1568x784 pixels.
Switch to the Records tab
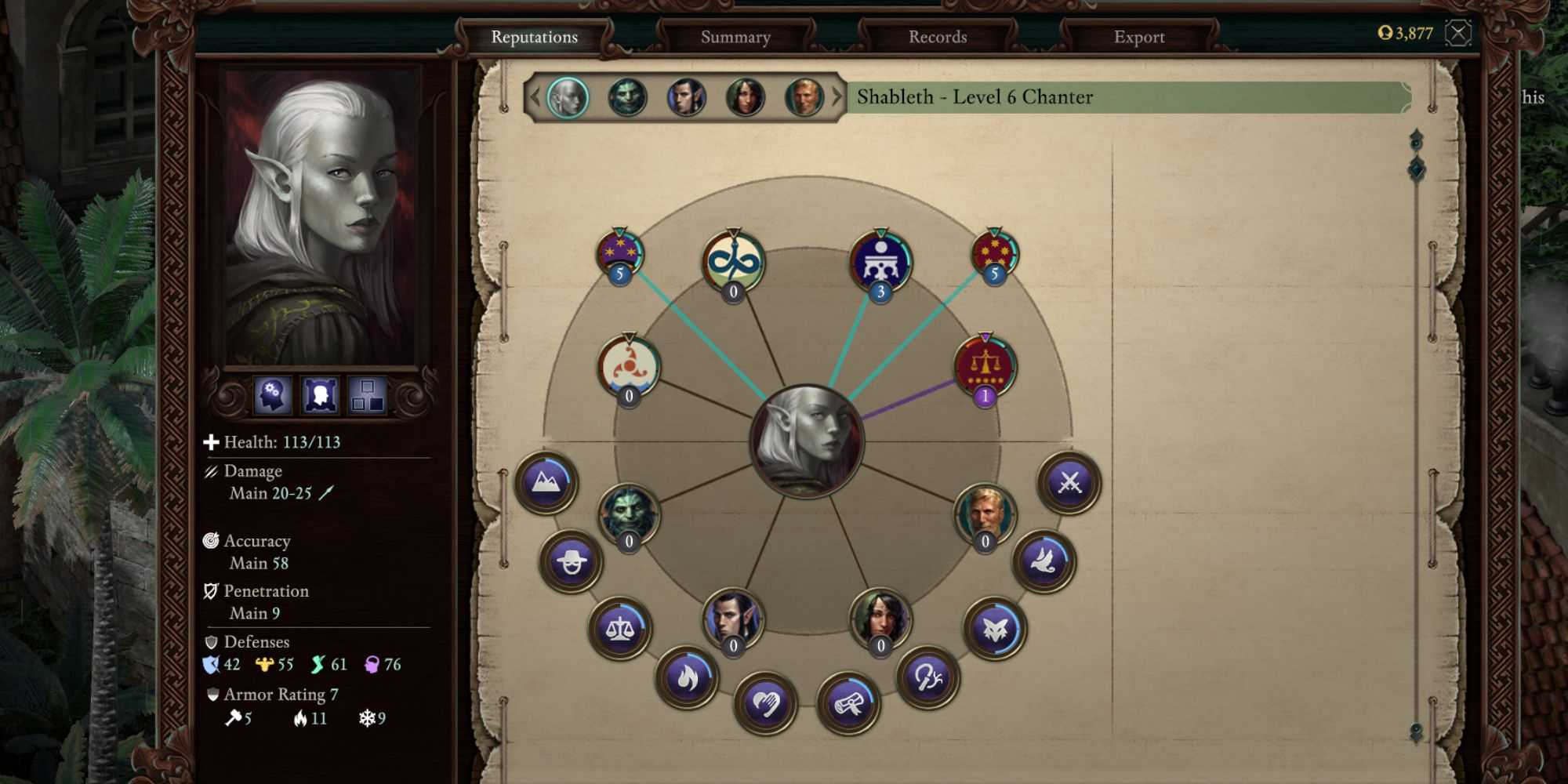tap(937, 36)
